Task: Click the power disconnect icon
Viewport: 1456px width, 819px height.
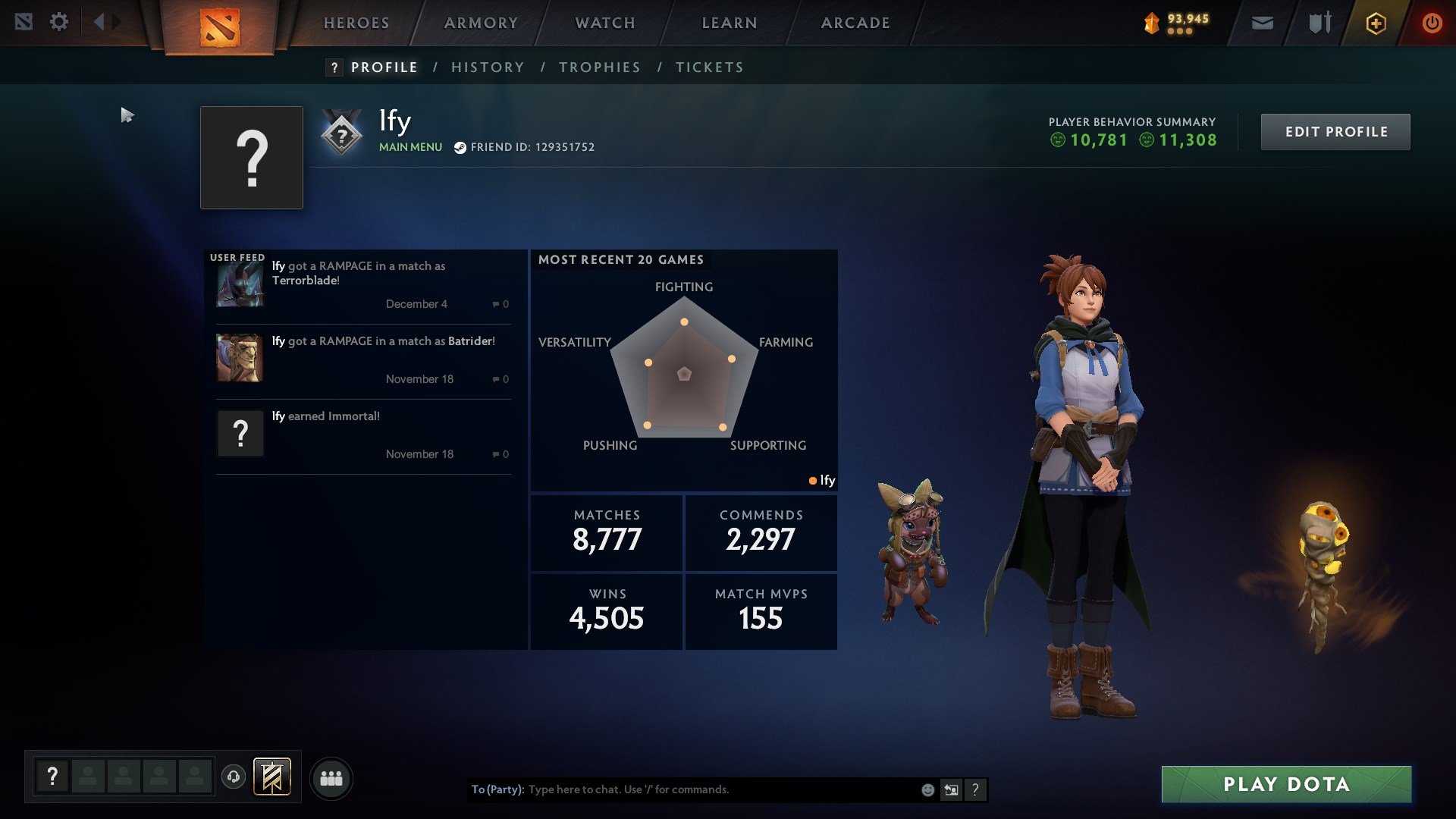Action: click(1432, 23)
